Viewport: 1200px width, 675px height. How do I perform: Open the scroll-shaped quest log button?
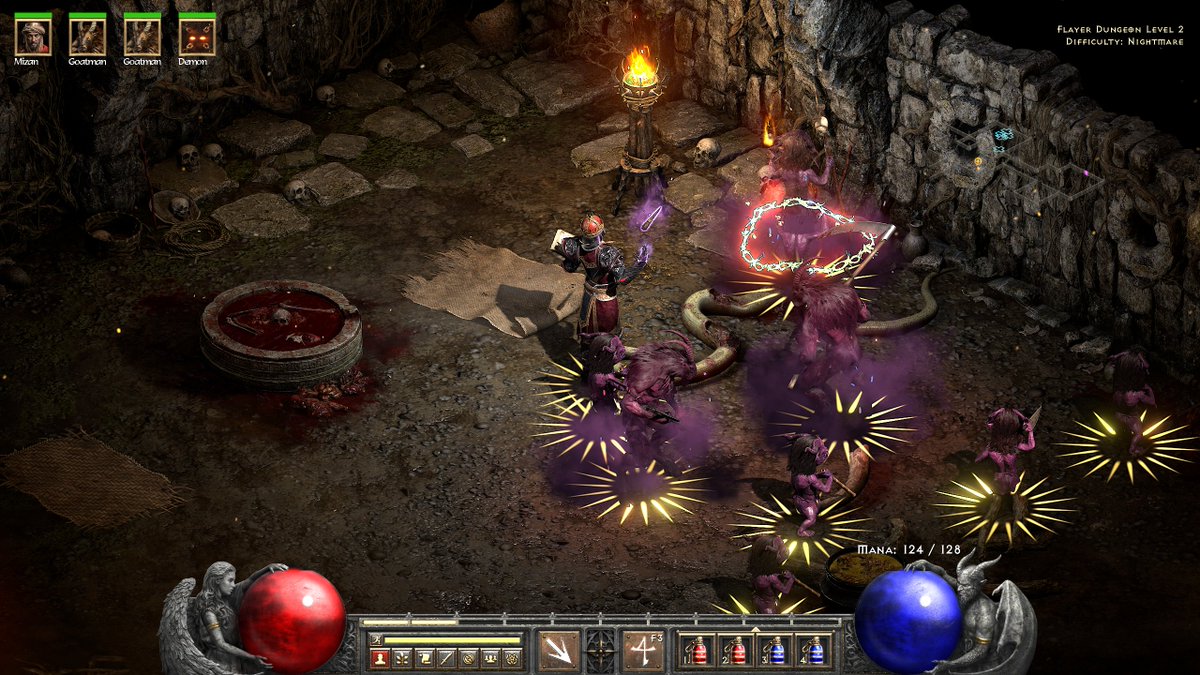point(425,659)
